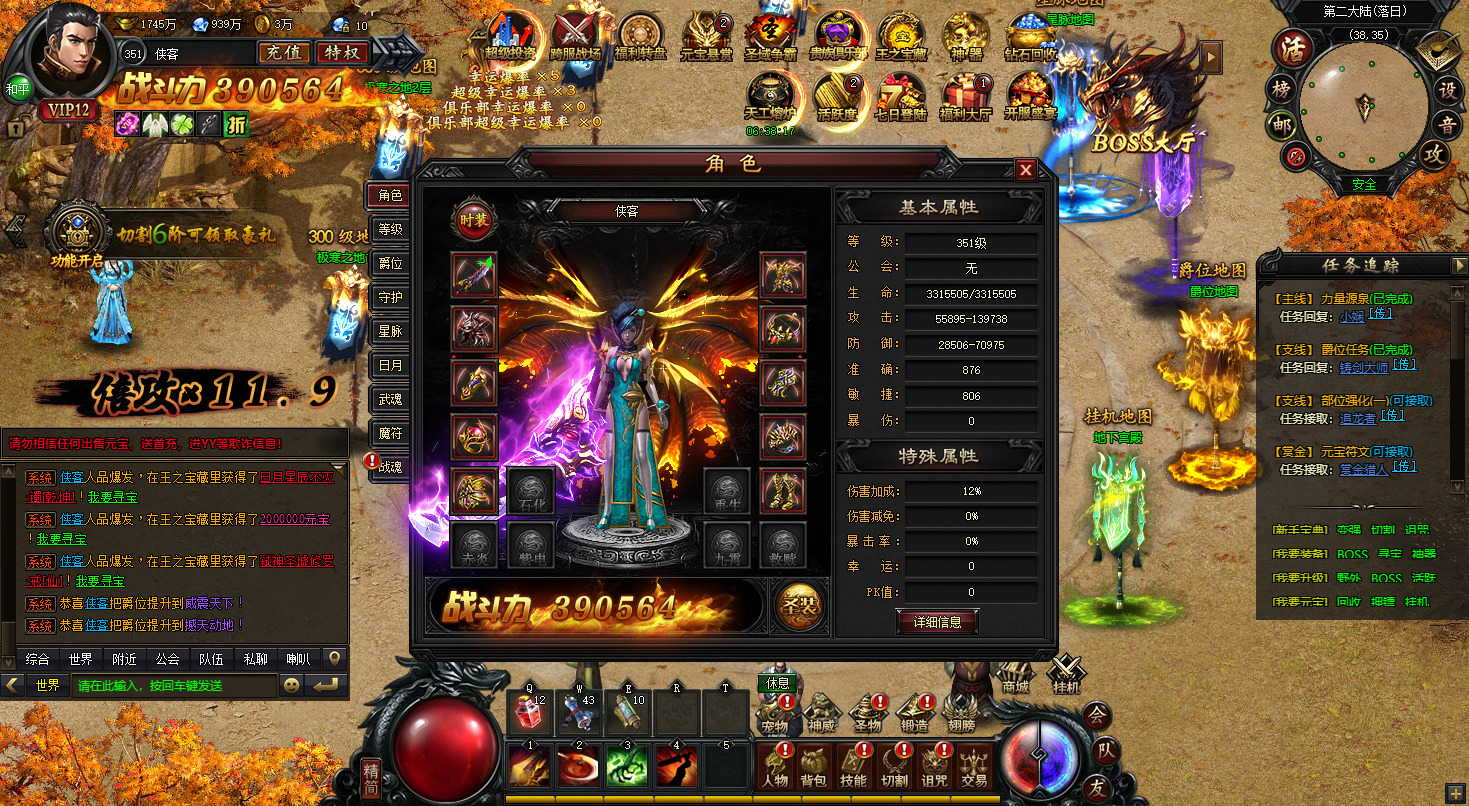The image size is (1469, 806).
Task: Toggle the round 圣装 button
Action: (x=801, y=607)
